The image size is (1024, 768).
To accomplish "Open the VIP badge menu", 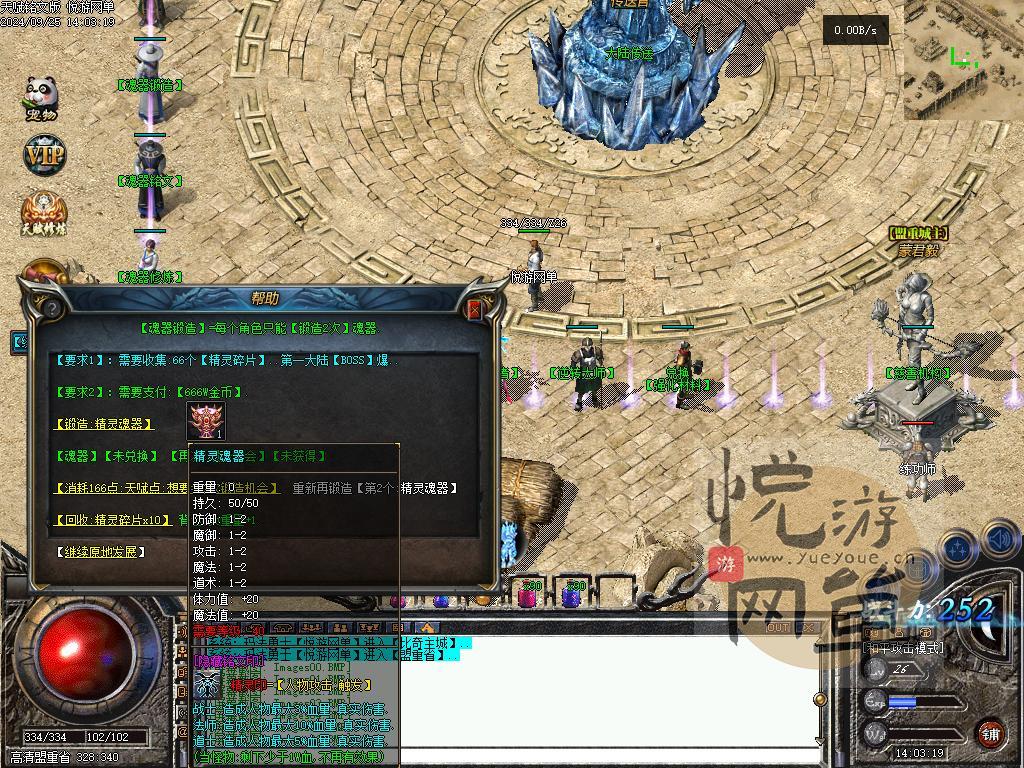I will [43, 155].
